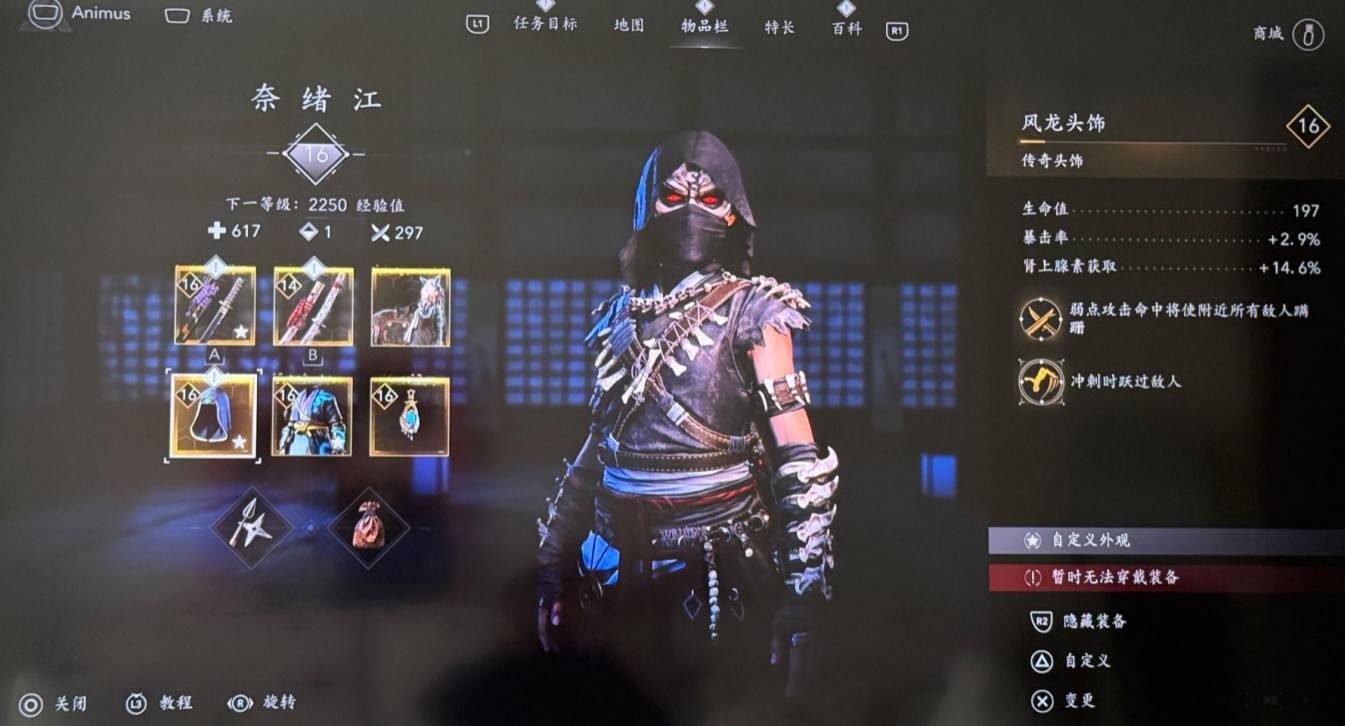
Task: Select the 物品栏 tab
Action: [x=705, y=26]
